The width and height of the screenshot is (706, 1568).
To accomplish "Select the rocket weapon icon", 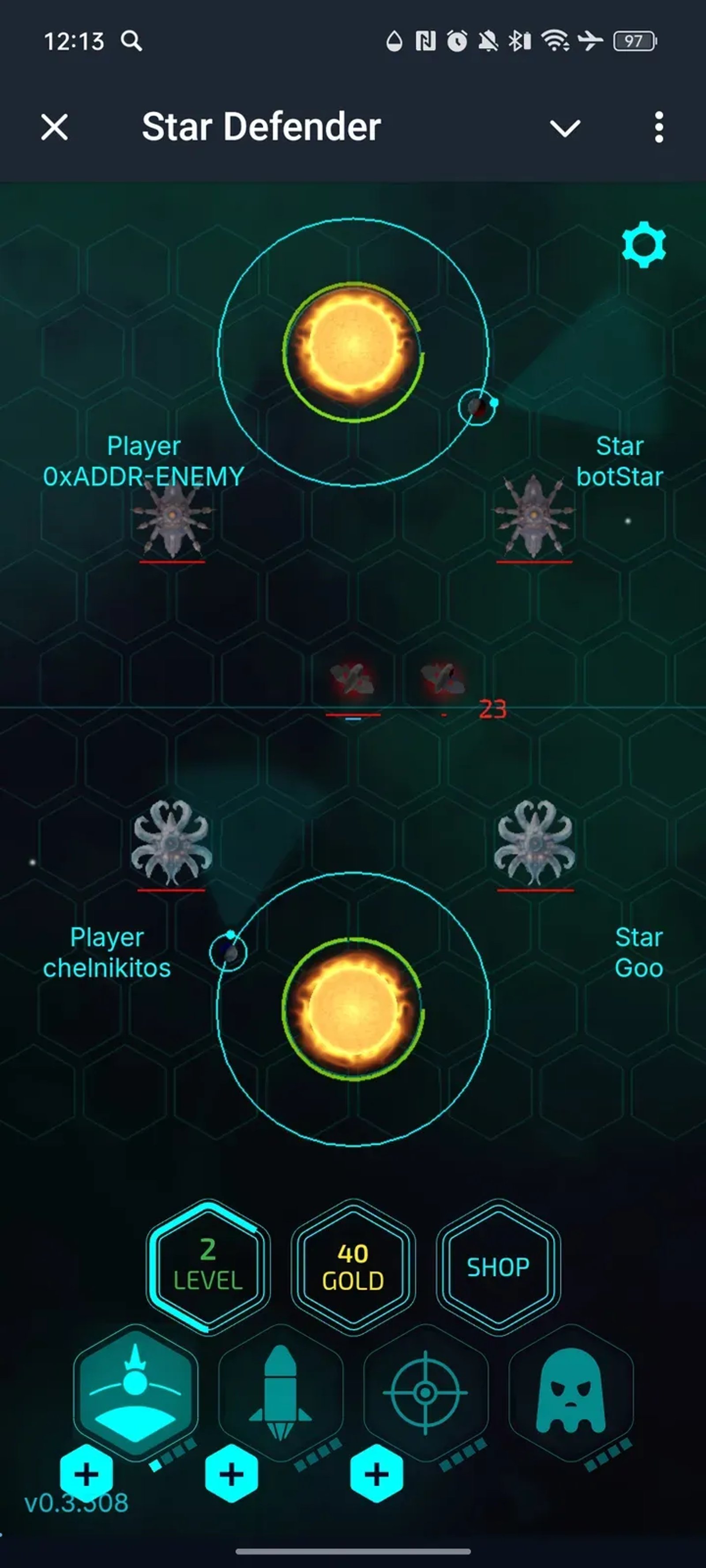I will pos(280,1394).
